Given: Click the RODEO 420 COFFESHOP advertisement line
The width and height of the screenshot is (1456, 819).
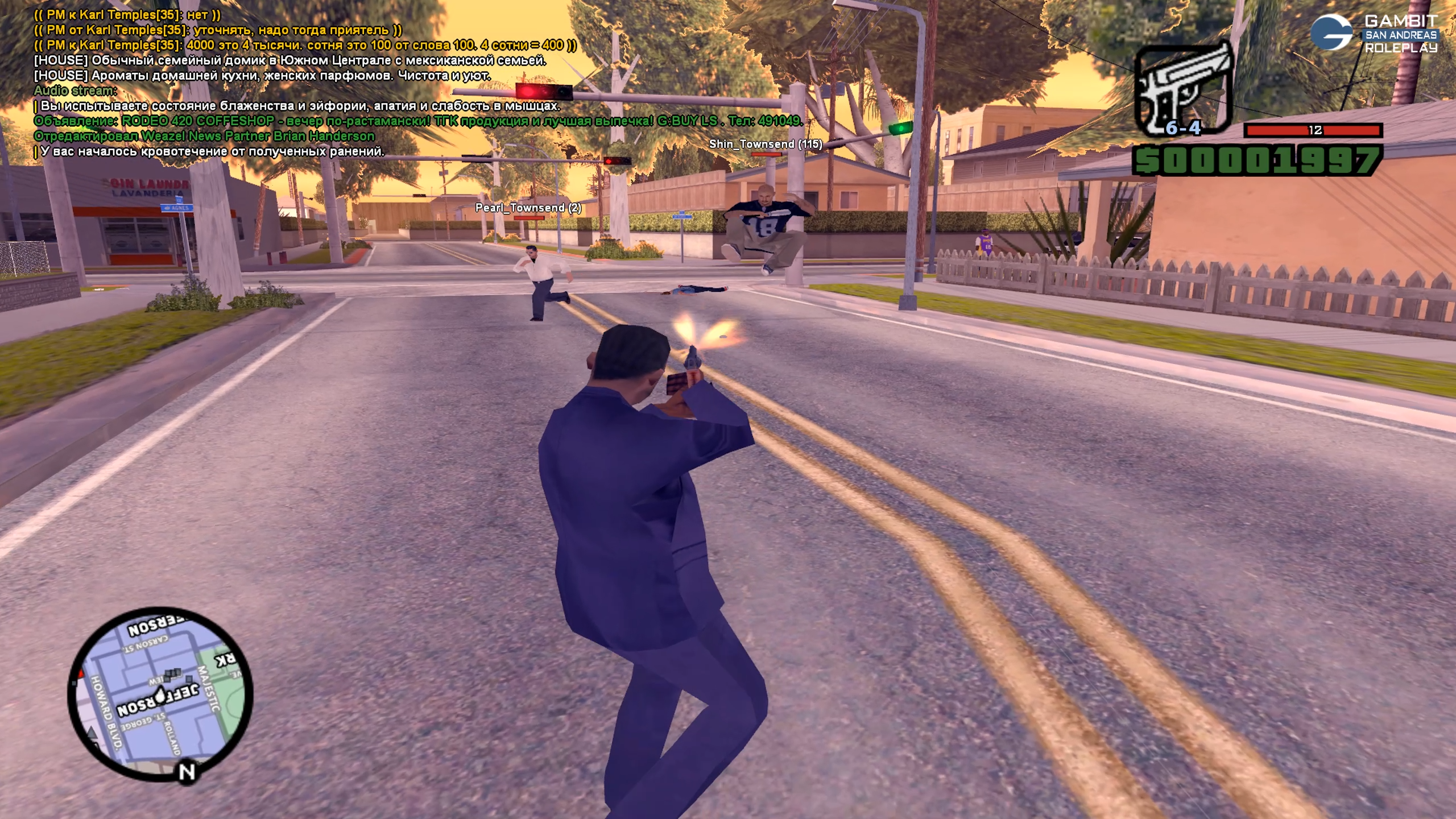Looking at the screenshot, I should [x=418, y=121].
